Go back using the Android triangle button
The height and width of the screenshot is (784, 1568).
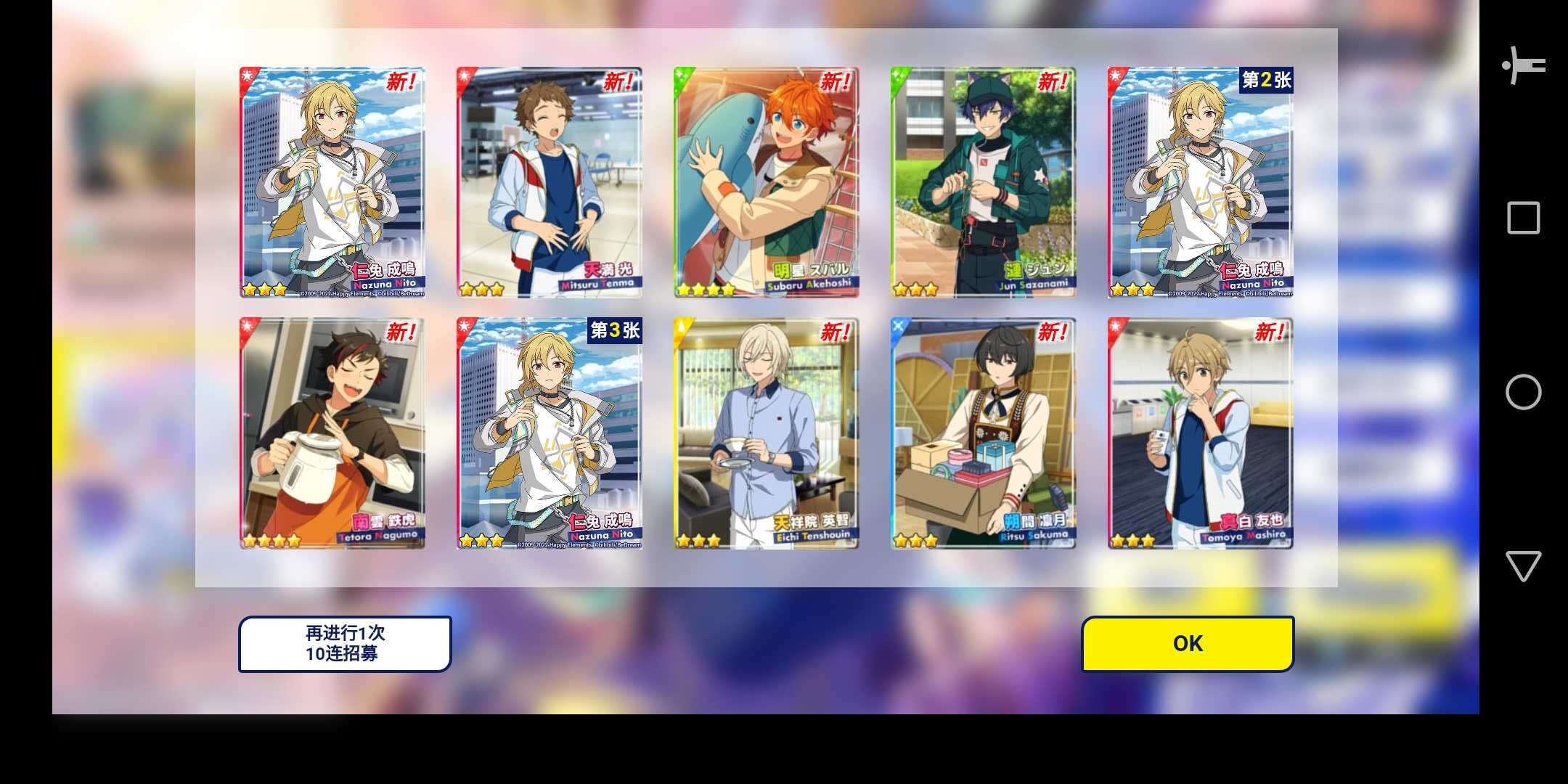coord(1523,565)
